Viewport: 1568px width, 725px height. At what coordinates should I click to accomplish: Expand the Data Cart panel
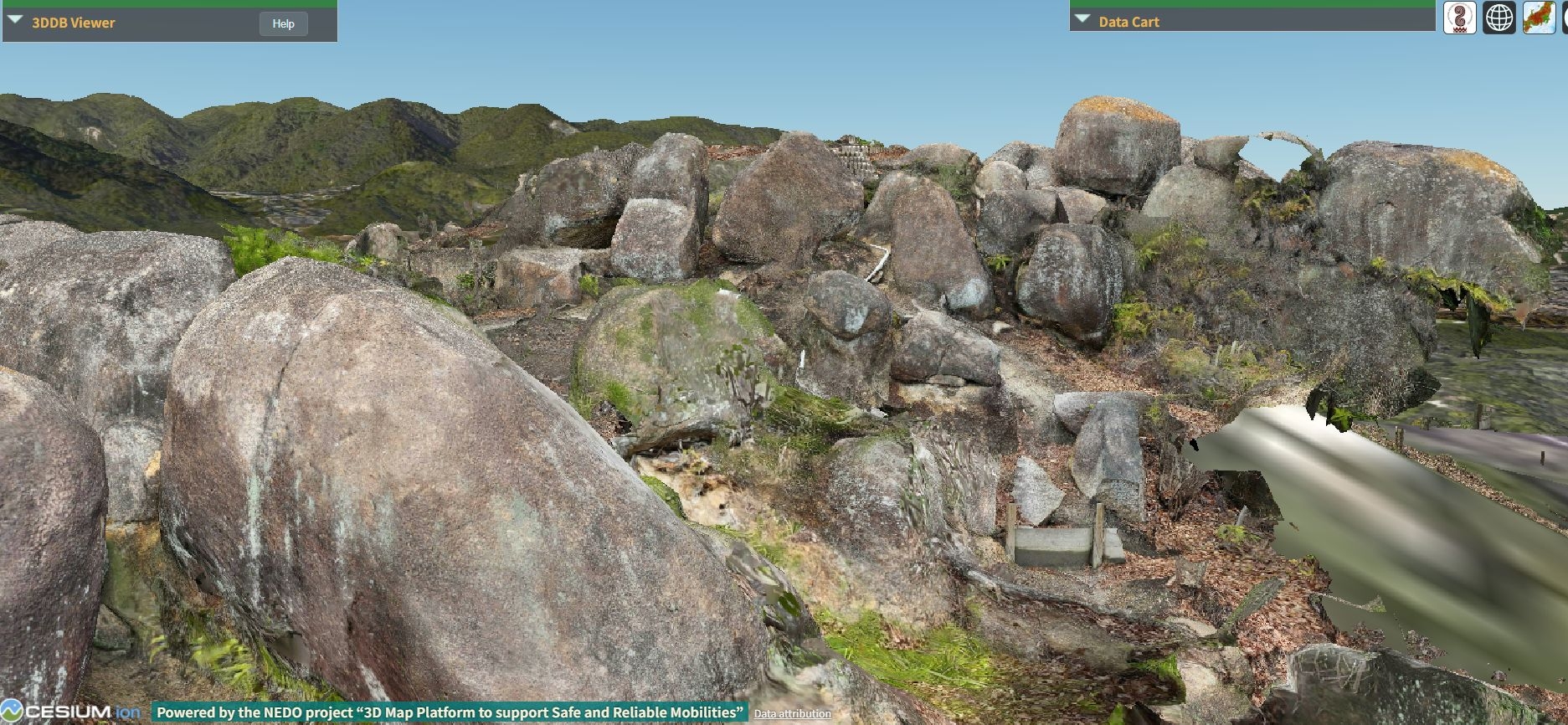coord(1082,19)
